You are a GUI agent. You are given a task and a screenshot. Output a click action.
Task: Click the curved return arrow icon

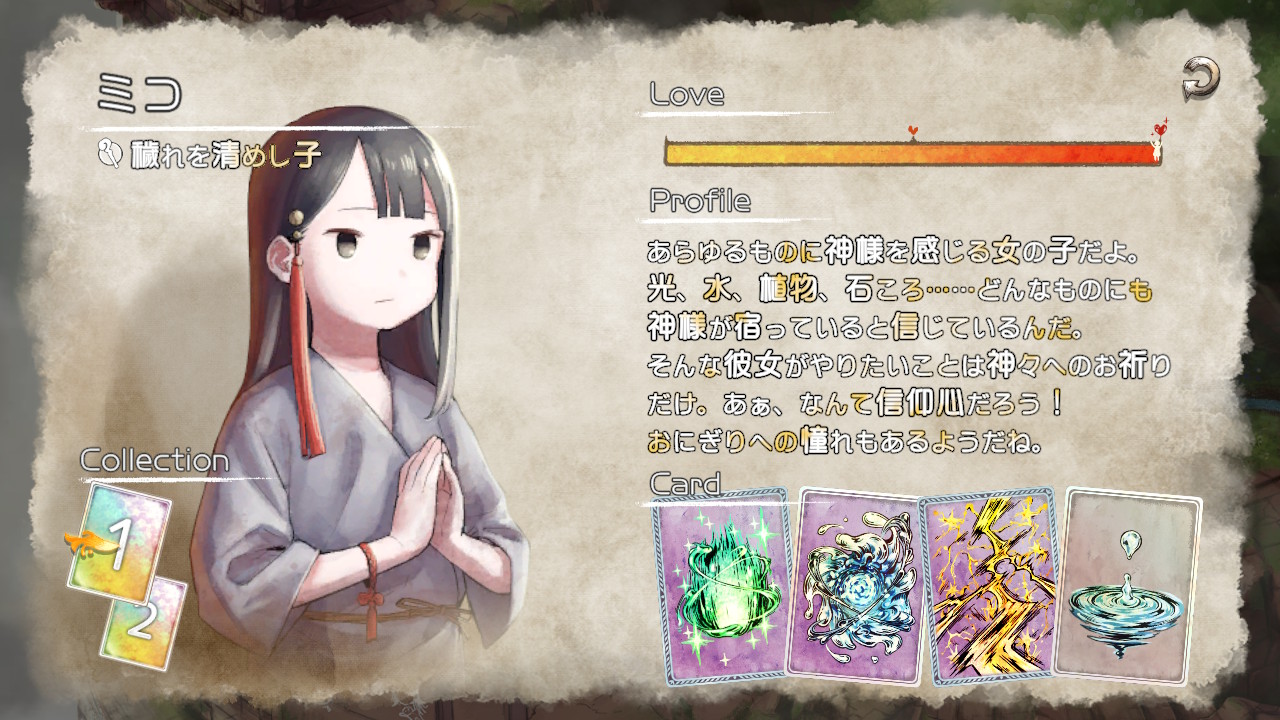tap(1201, 78)
